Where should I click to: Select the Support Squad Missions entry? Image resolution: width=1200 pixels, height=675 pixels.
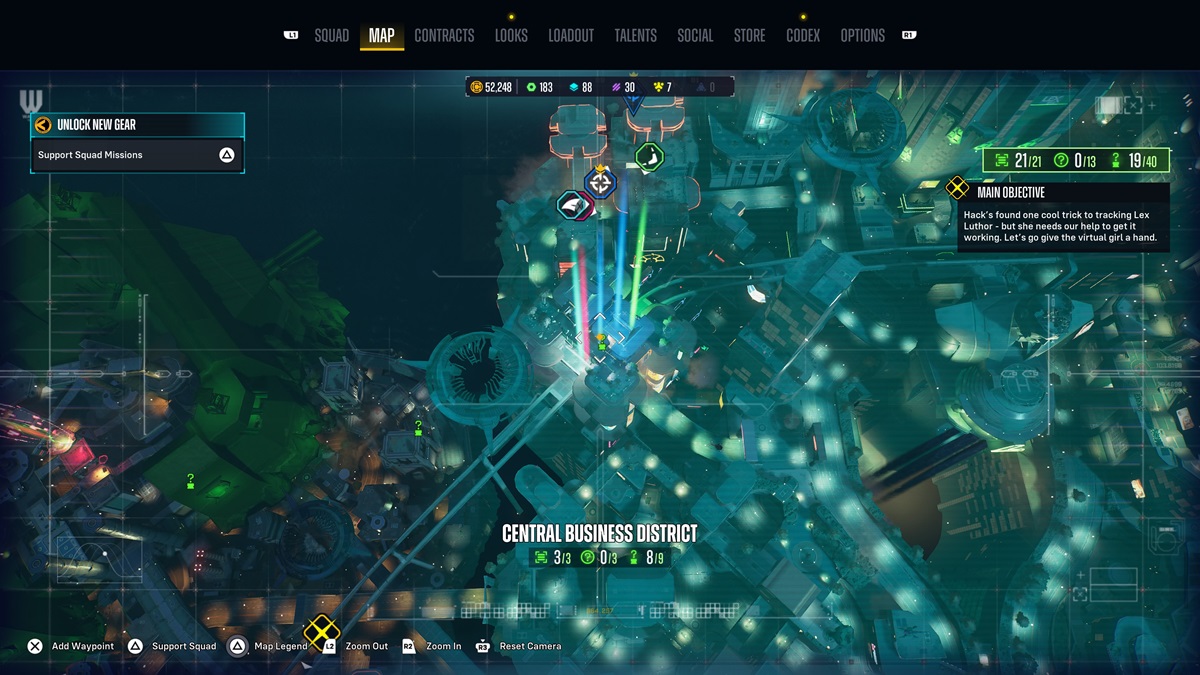tap(136, 155)
